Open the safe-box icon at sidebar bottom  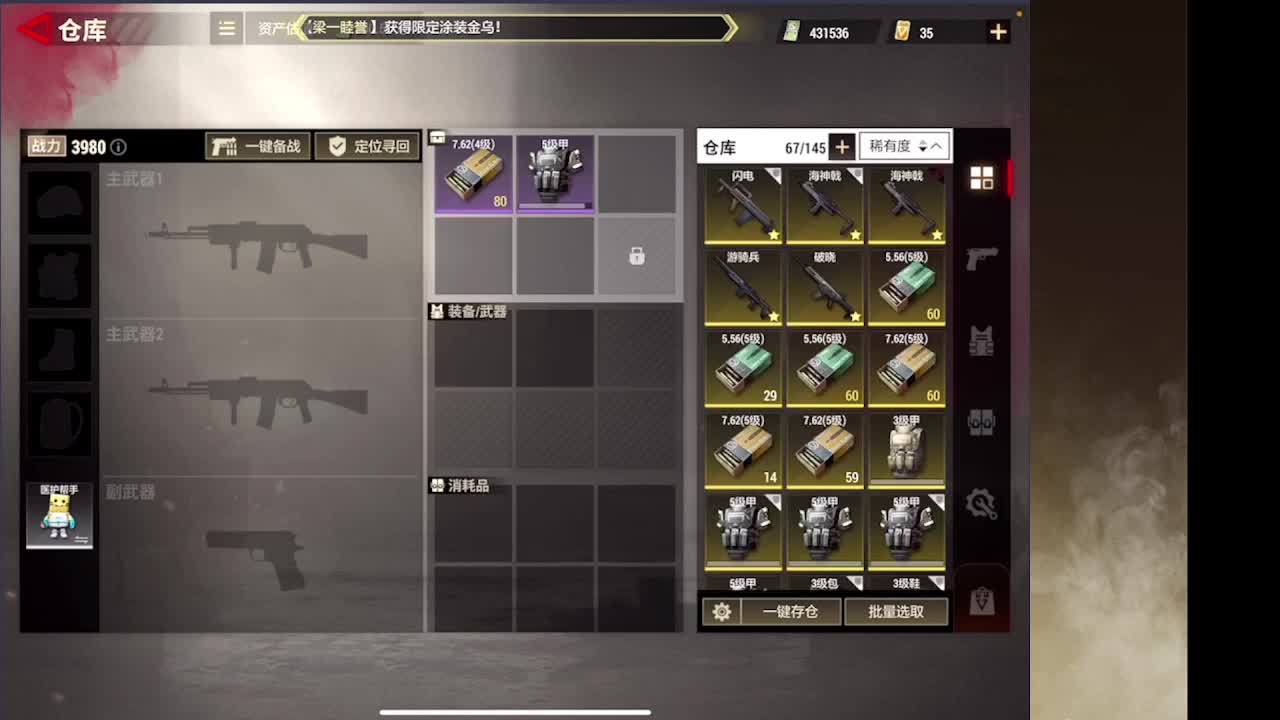coord(983,598)
